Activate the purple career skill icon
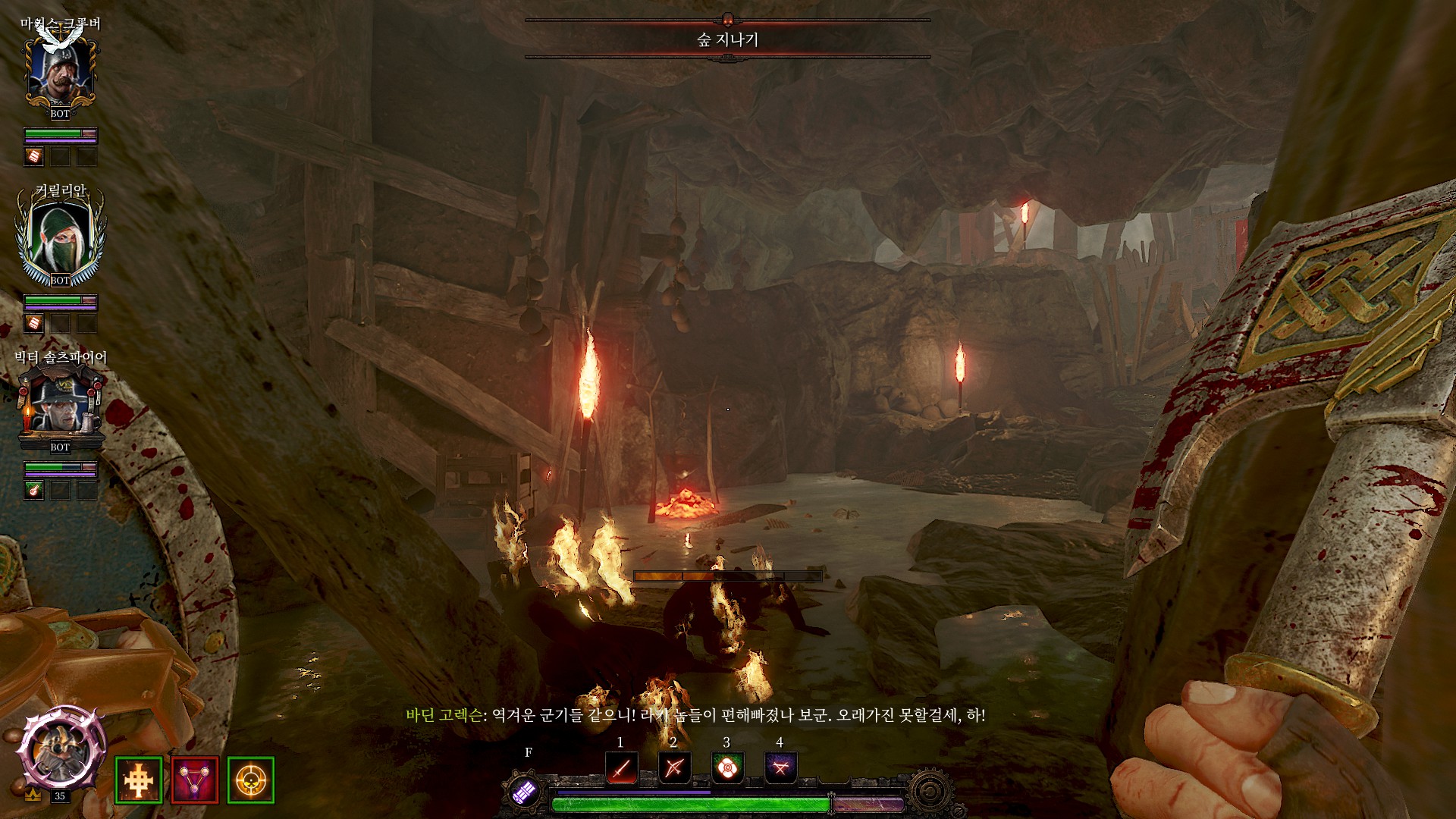Image resolution: width=1456 pixels, height=819 pixels. point(525,791)
